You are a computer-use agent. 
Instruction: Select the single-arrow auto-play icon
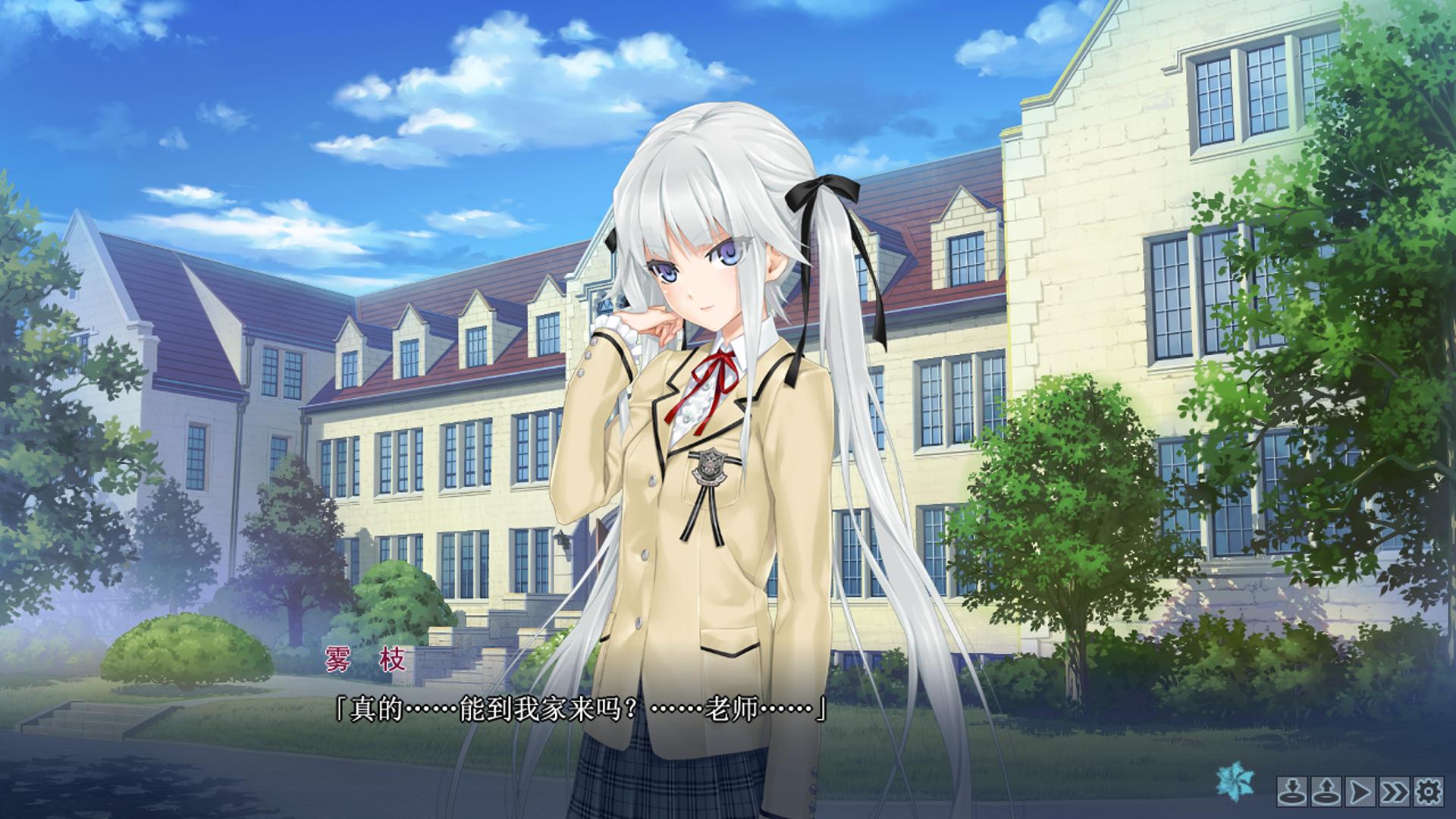(x=1360, y=793)
